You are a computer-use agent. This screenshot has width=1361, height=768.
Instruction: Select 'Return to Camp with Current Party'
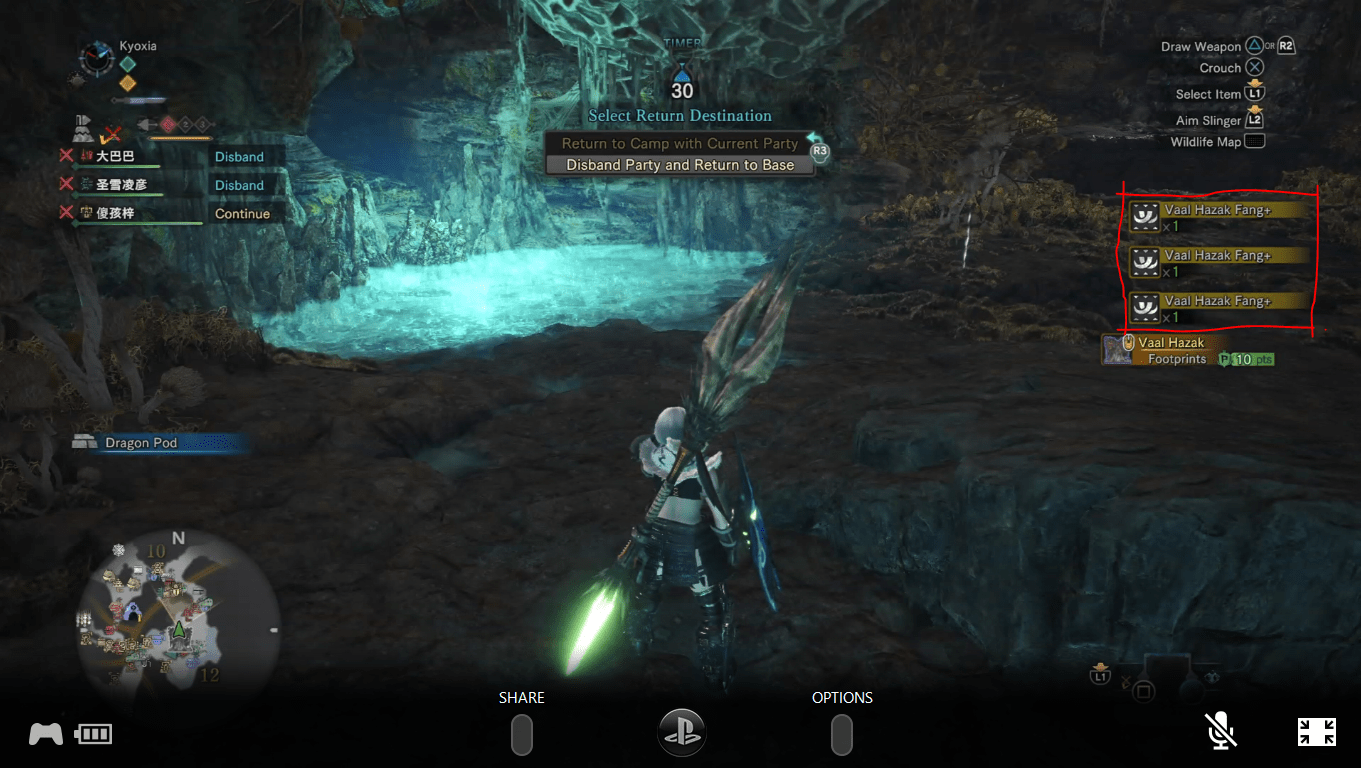coord(681,143)
